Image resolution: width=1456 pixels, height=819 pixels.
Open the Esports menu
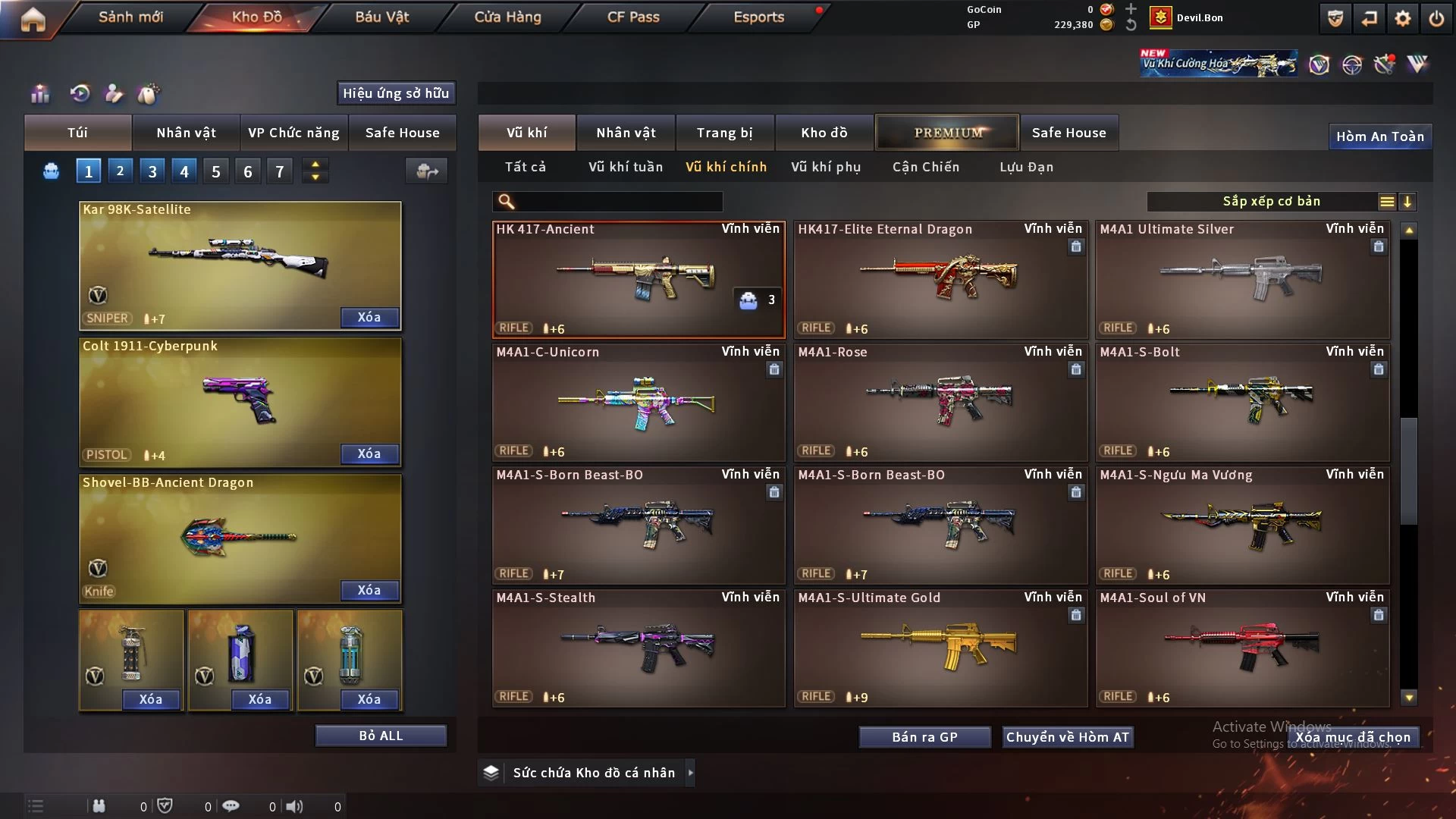(758, 17)
